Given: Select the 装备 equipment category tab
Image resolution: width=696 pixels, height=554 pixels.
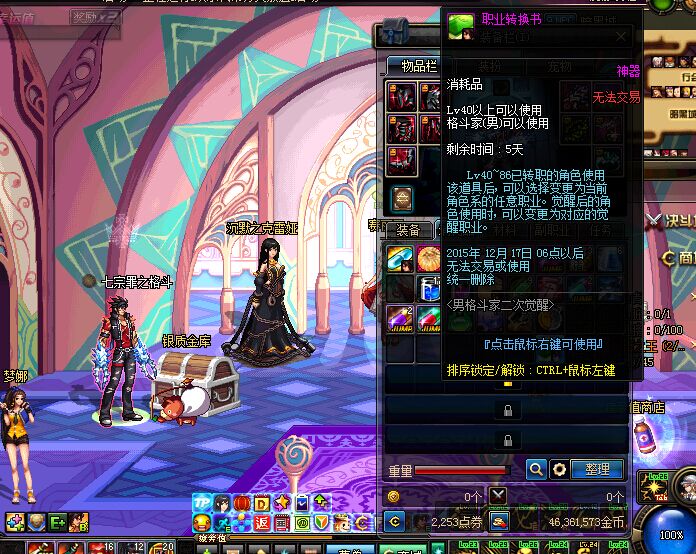Looking at the screenshot, I should click(x=407, y=229).
